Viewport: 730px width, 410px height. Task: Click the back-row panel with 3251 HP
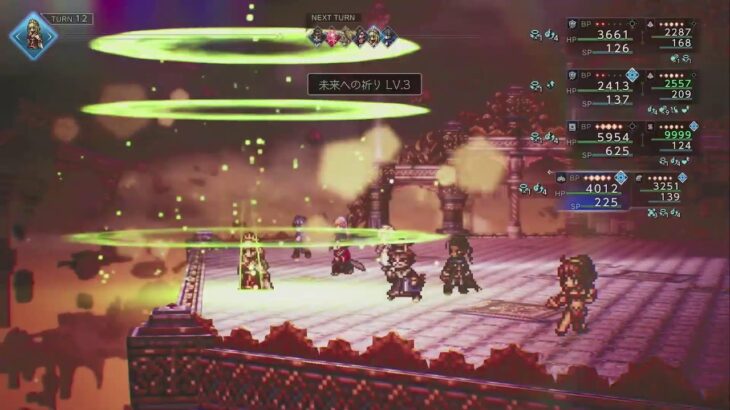(660, 190)
